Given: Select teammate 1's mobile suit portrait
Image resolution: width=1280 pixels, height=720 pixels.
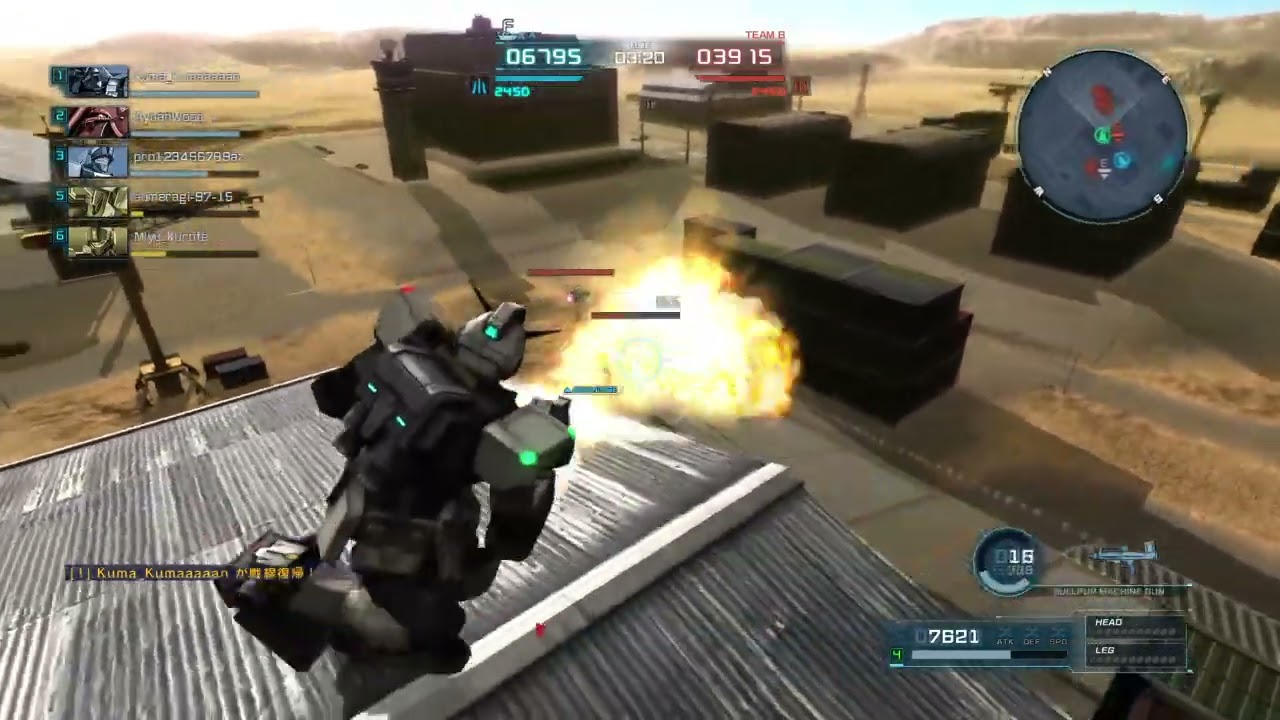Looking at the screenshot, I should pos(98,81).
